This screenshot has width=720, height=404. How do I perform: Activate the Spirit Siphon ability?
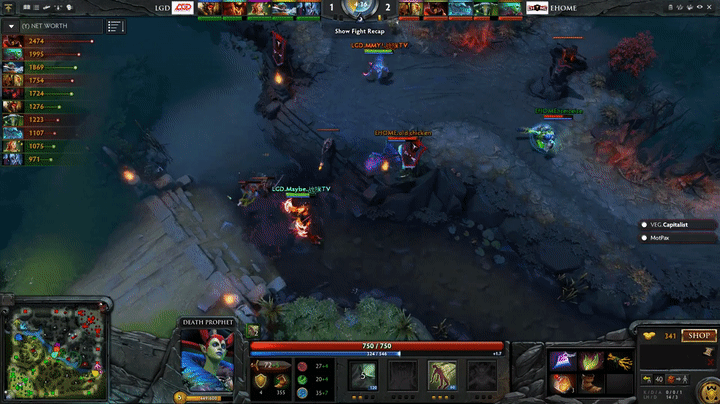click(441, 374)
